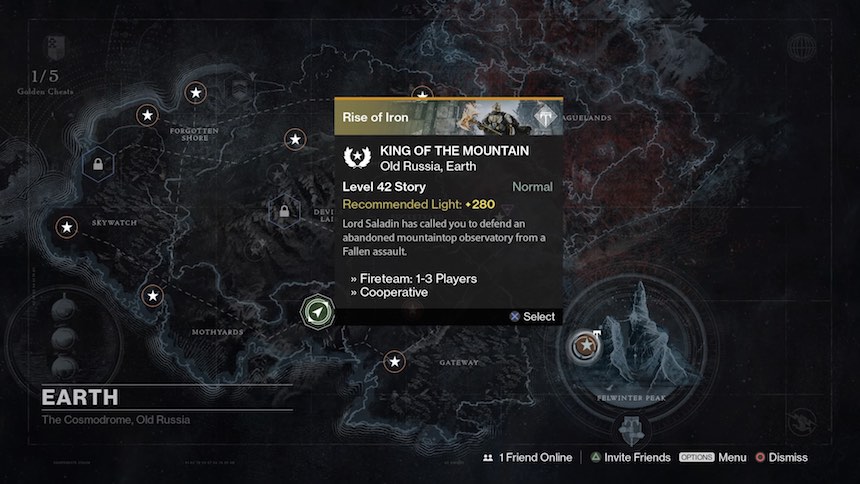Image resolution: width=860 pixels, height=484 pixels.
Task: Open the star mission node beside Skywatch
Action: coord(67,227)
